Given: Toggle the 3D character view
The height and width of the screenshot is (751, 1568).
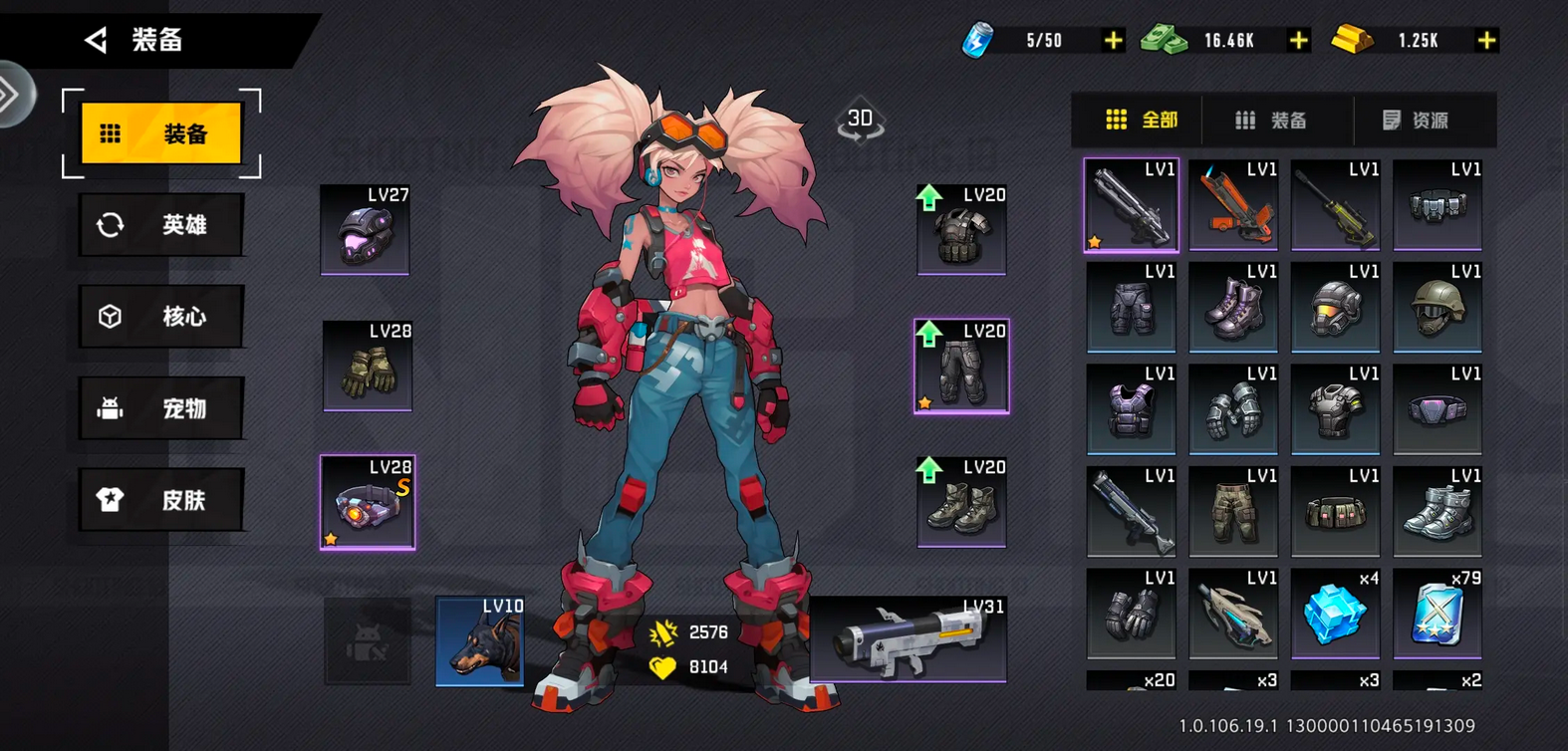Looking at the screenshot, I should coord(860,122).
